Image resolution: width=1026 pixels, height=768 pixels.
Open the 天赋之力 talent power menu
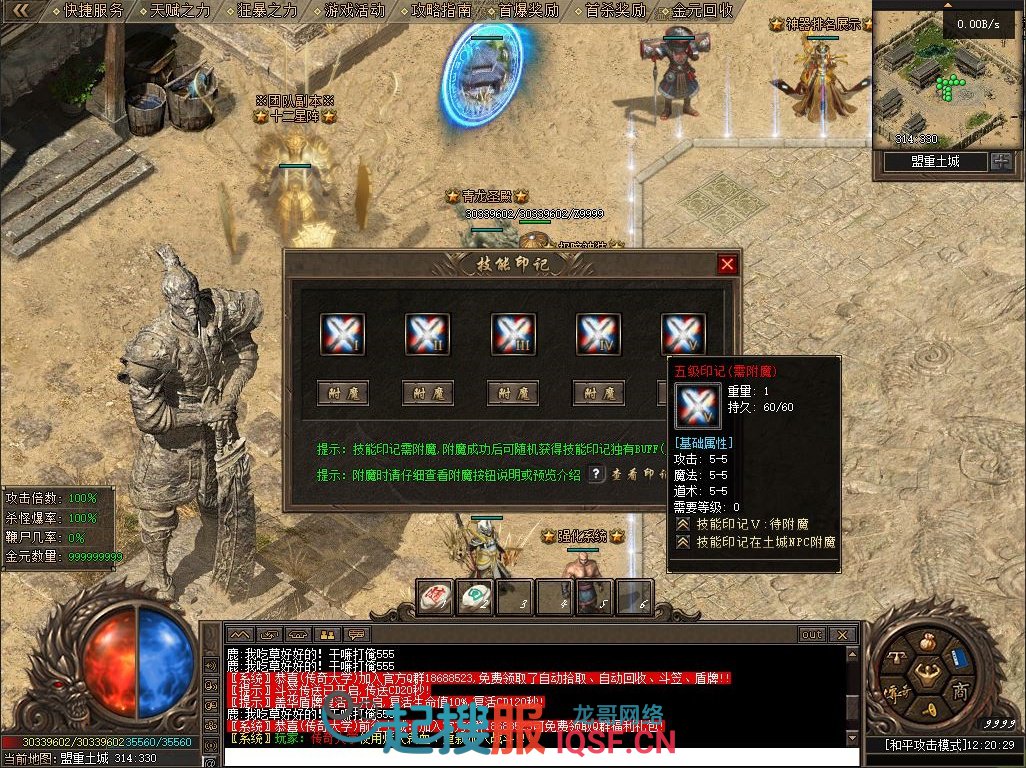(x=180, y=11)
